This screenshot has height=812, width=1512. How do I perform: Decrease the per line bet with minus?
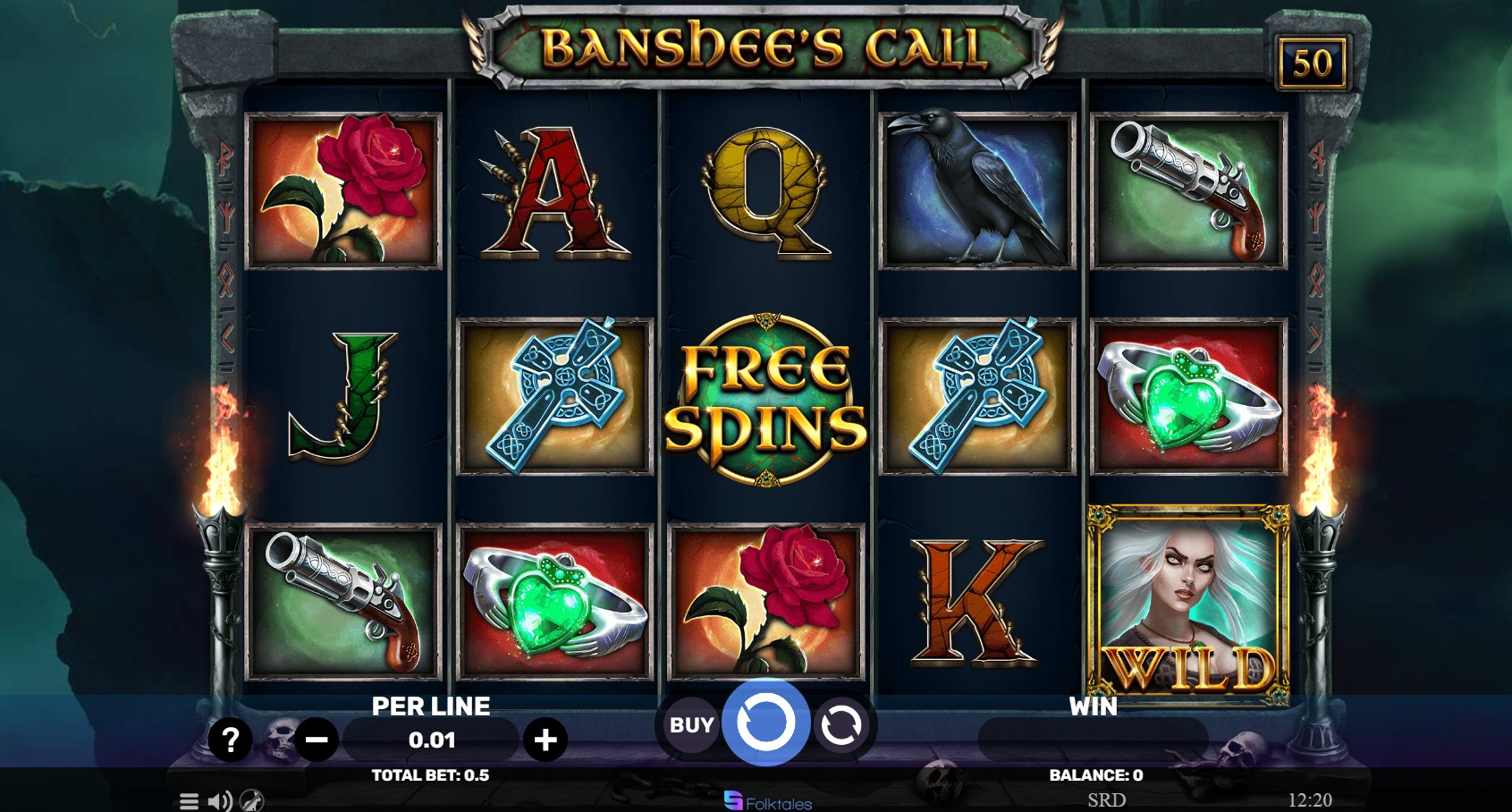pos(317,740)
